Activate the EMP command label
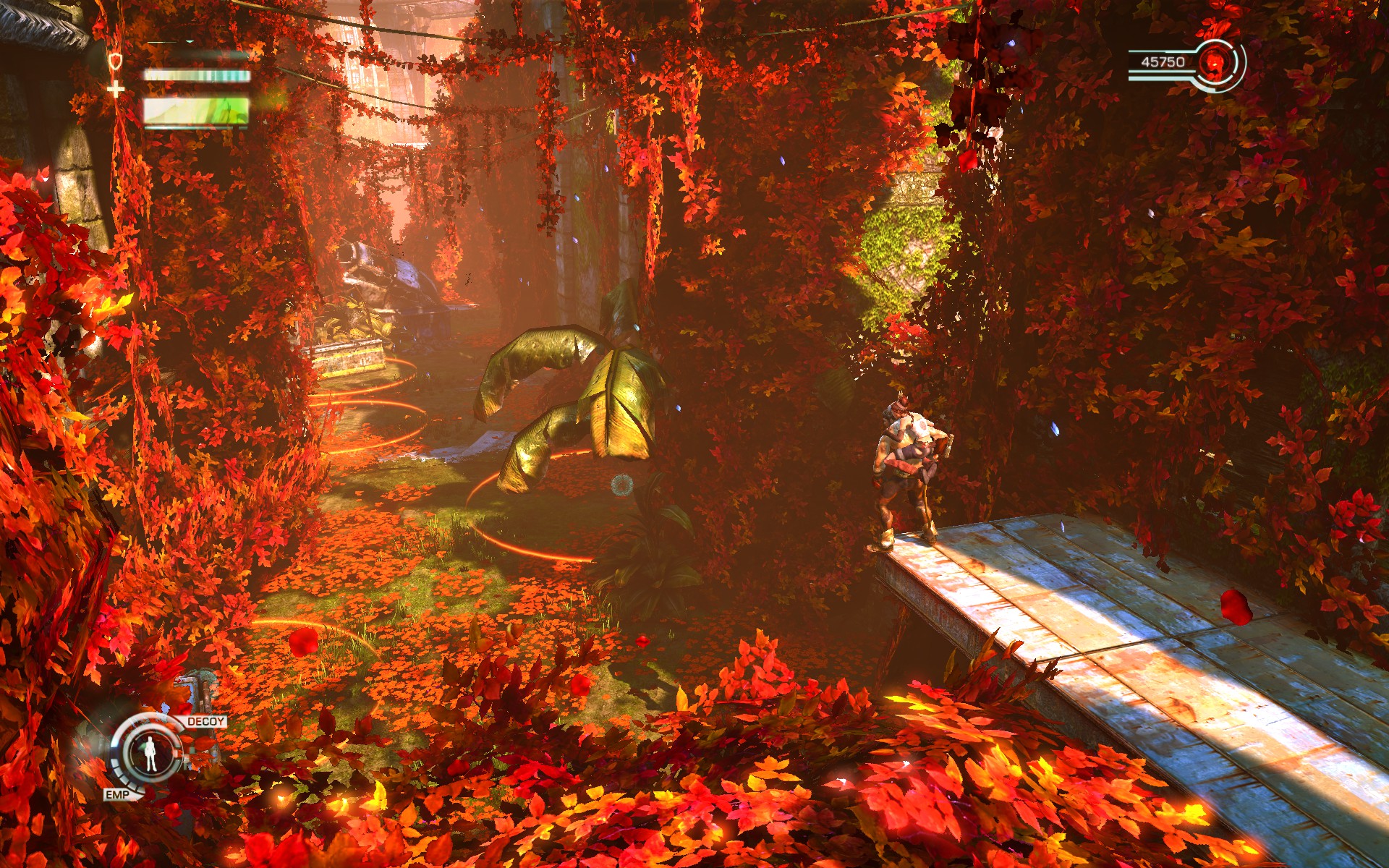This screenshot has height=868, width=1389. [117, 794]
